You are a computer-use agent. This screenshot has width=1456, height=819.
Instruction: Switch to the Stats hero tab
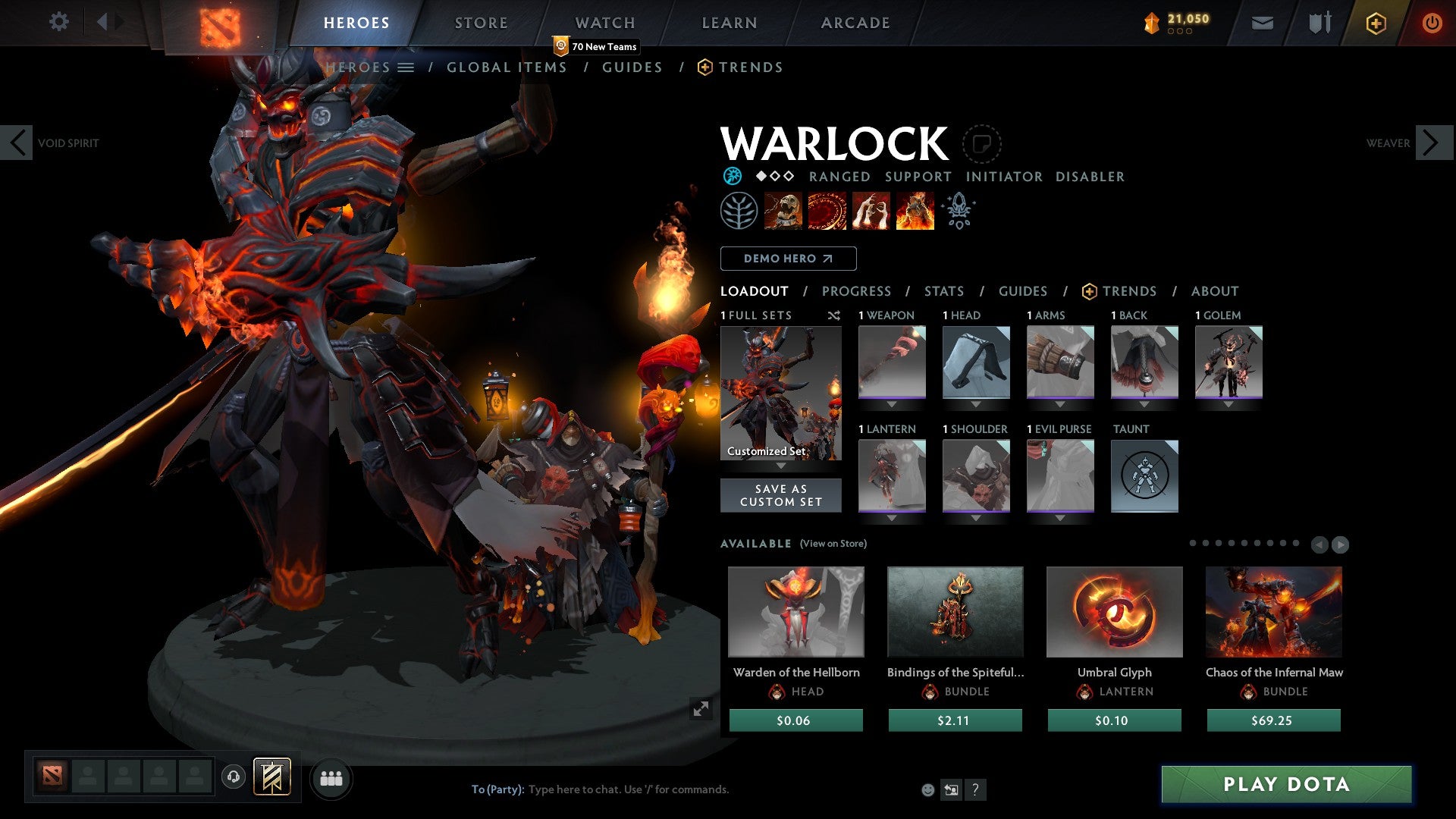tap(943, 291)
